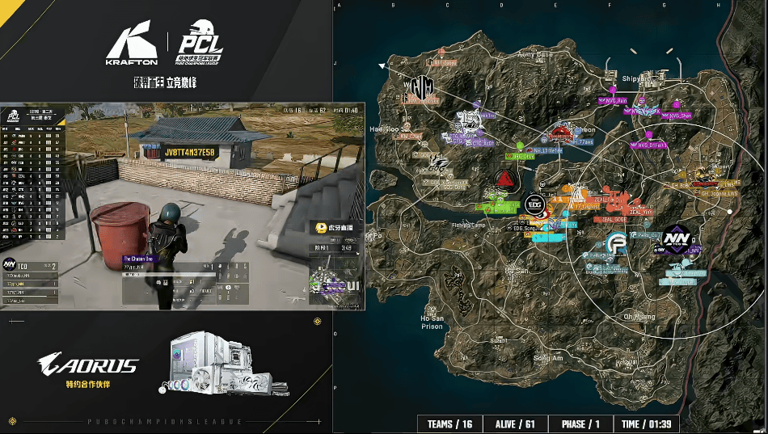Image resolution: width=768 pixels, height=434 pixels.
Task: Click the blue PF circular team logo
Action: [617, 243]
